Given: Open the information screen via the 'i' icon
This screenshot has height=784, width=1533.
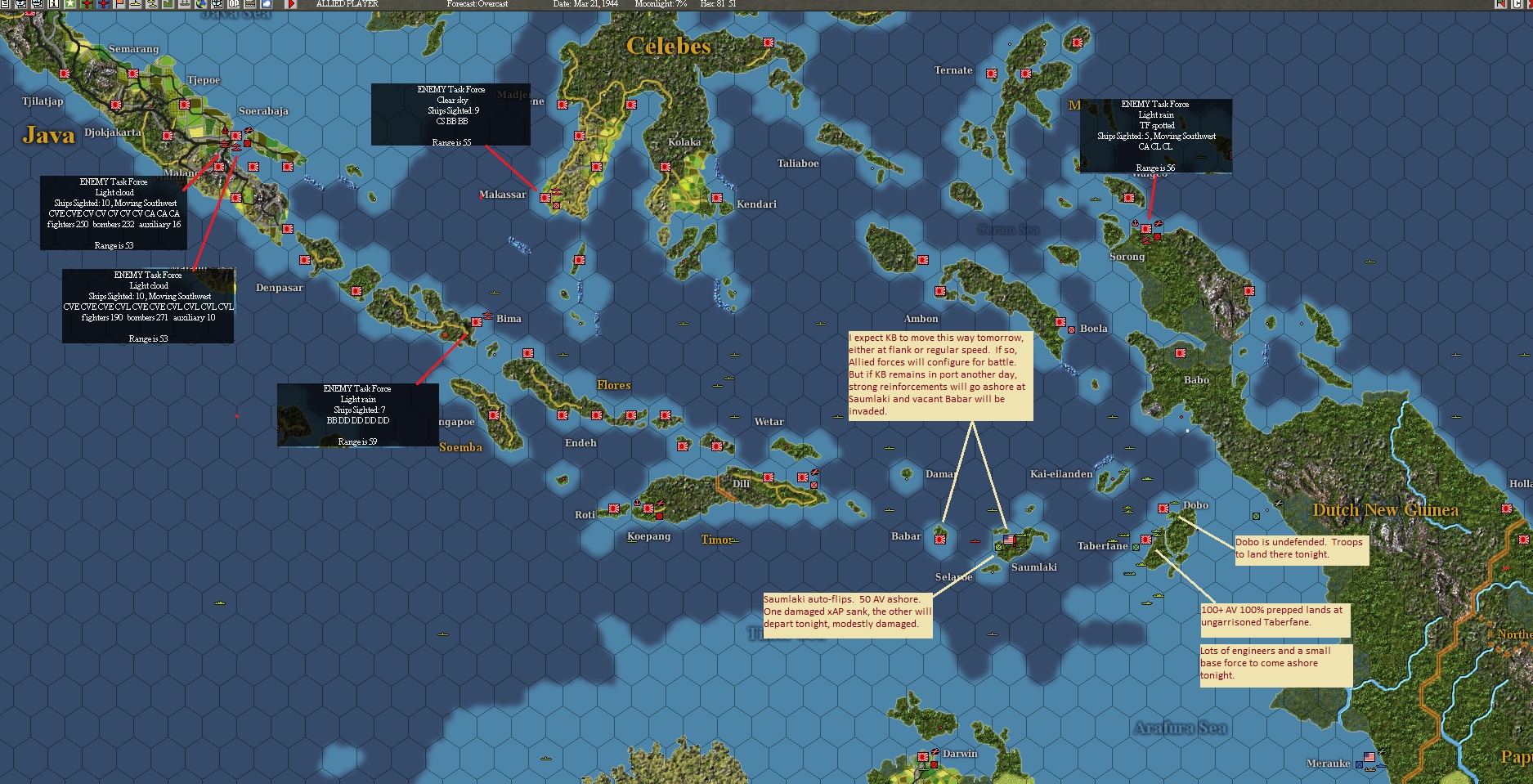Looking at the screenshot, I should (53, 7).
